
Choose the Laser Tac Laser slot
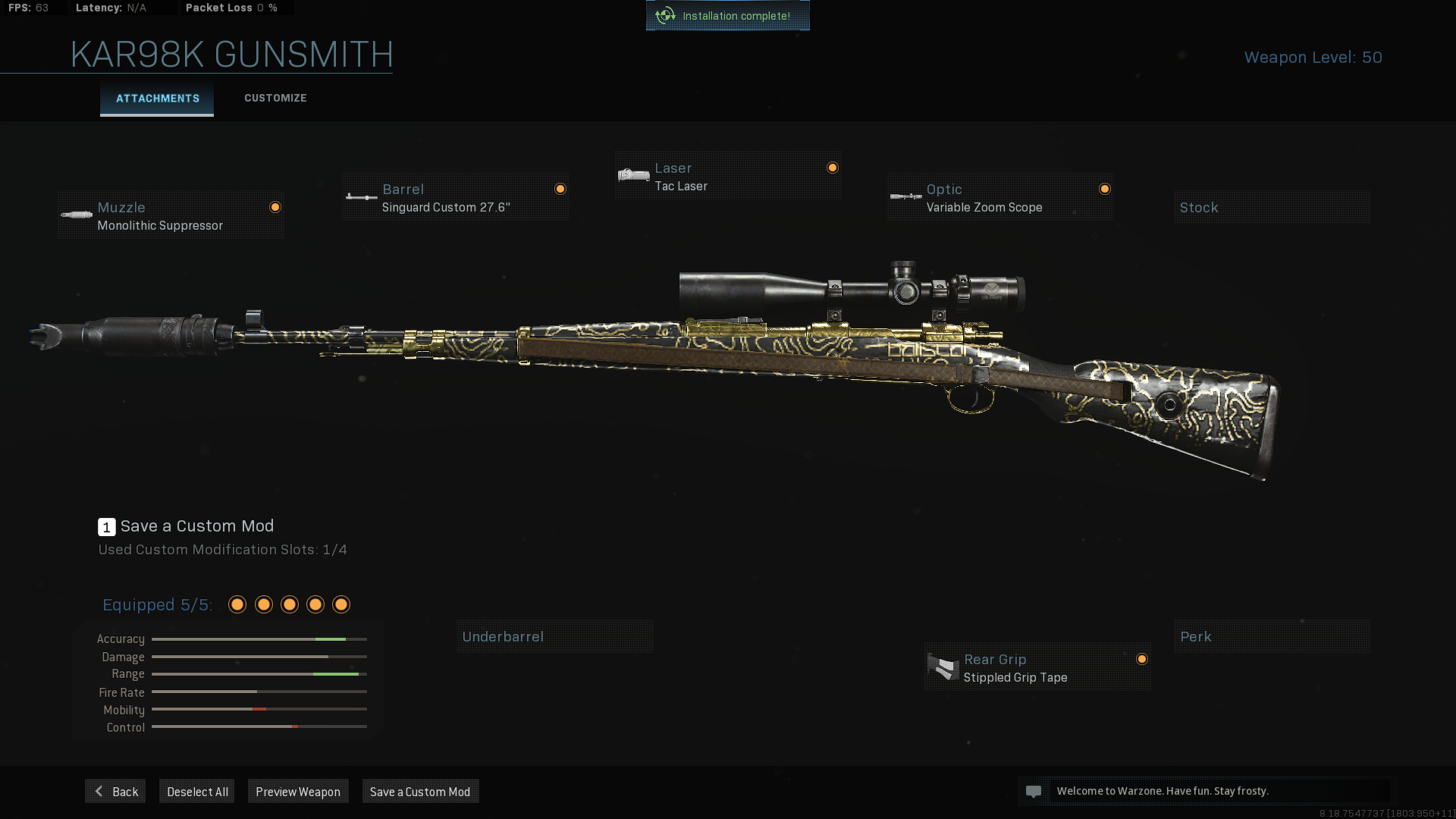(728, 177)
